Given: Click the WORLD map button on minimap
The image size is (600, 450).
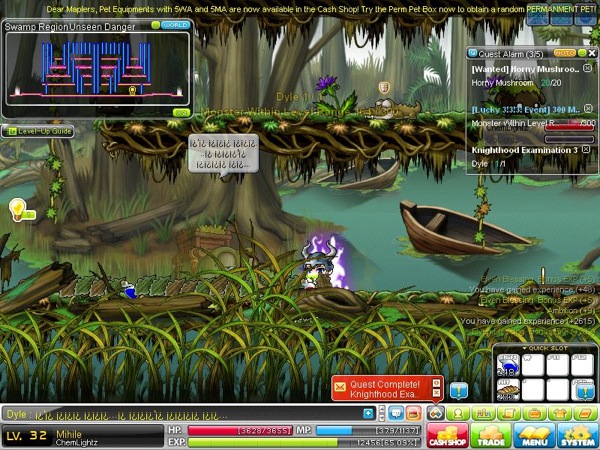Looking at the screenshot, I should [x=176, y=24].
